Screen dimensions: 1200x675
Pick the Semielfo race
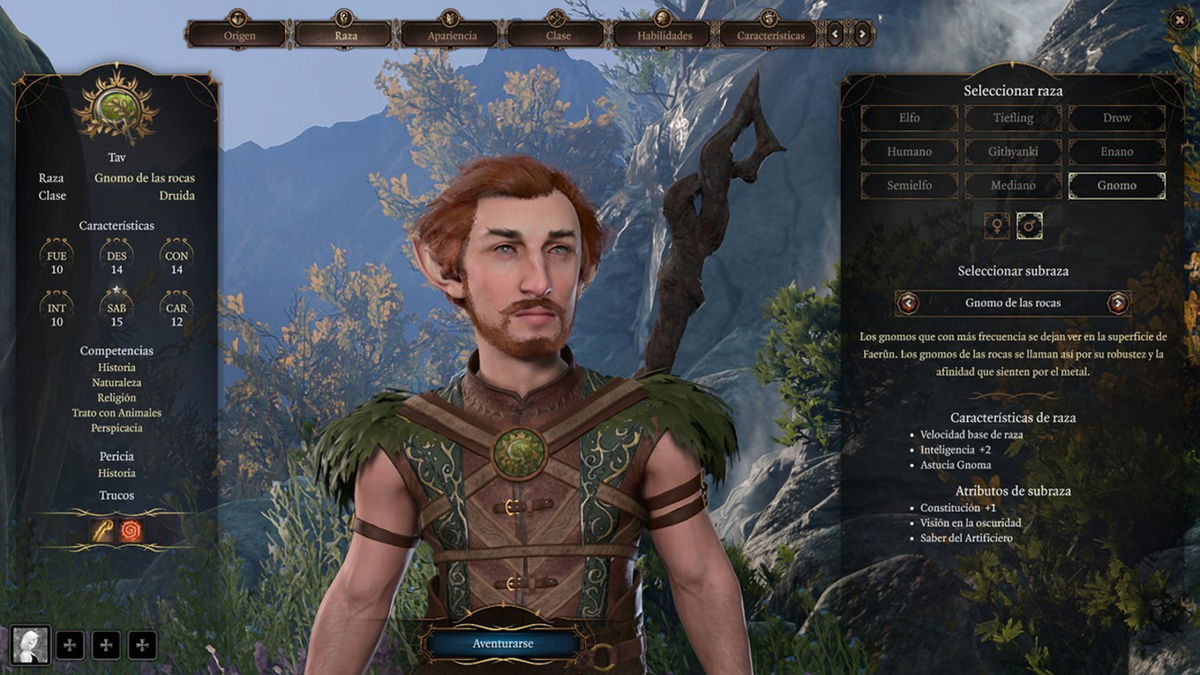[x=909, y=186]
